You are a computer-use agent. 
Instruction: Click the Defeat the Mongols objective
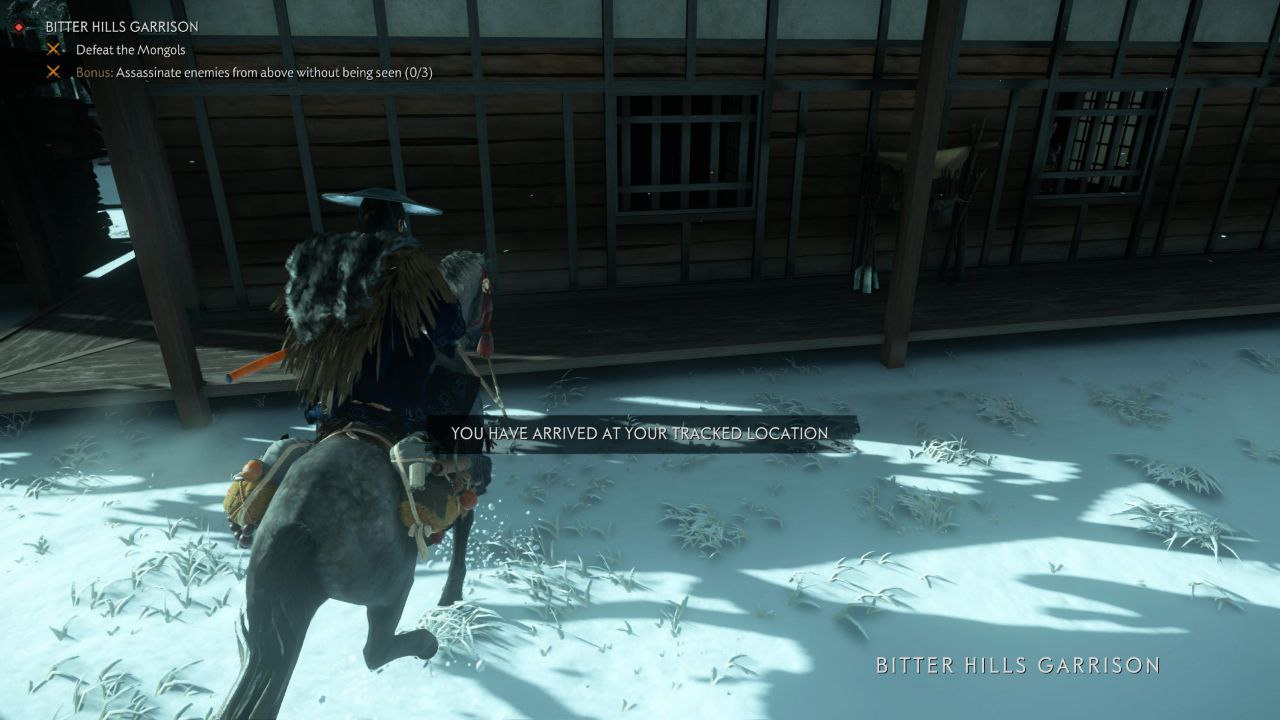pyautogui.click(x=130, y=49)
